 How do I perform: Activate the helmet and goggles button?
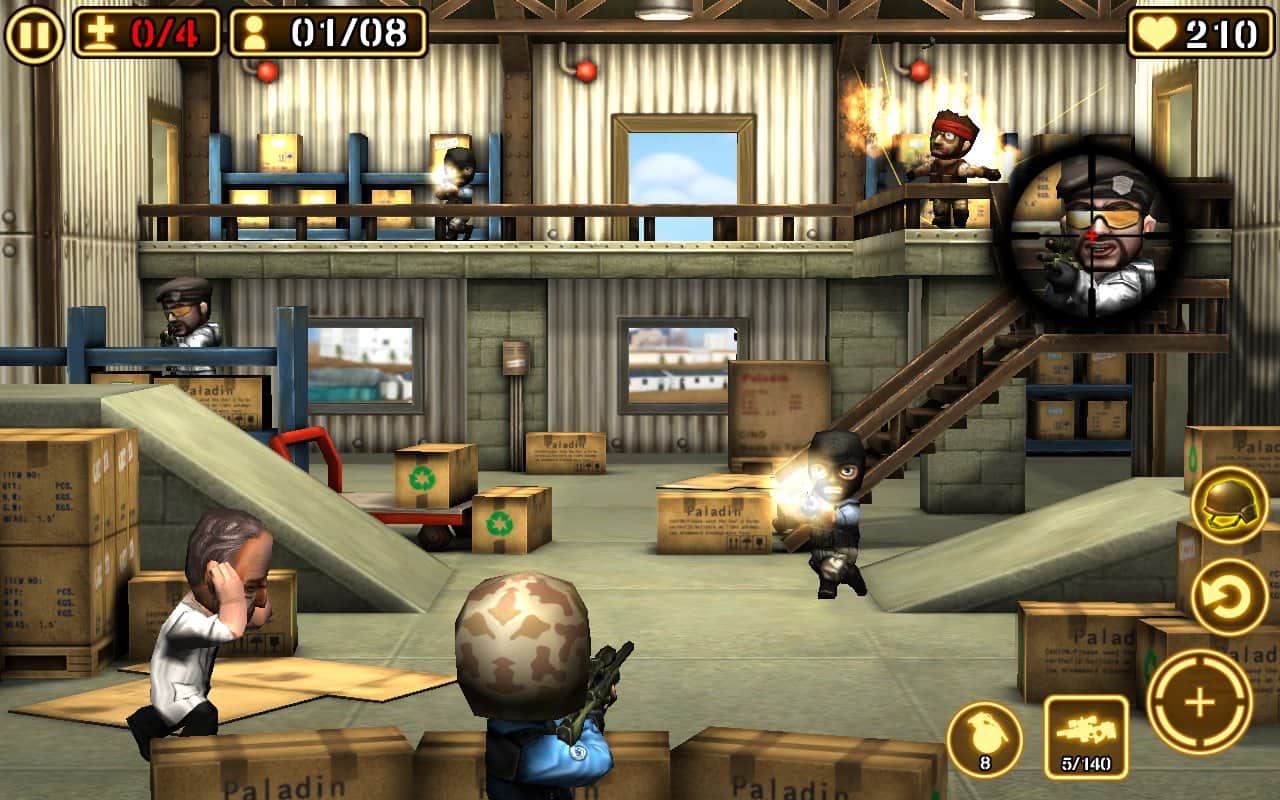point(1229,505)
